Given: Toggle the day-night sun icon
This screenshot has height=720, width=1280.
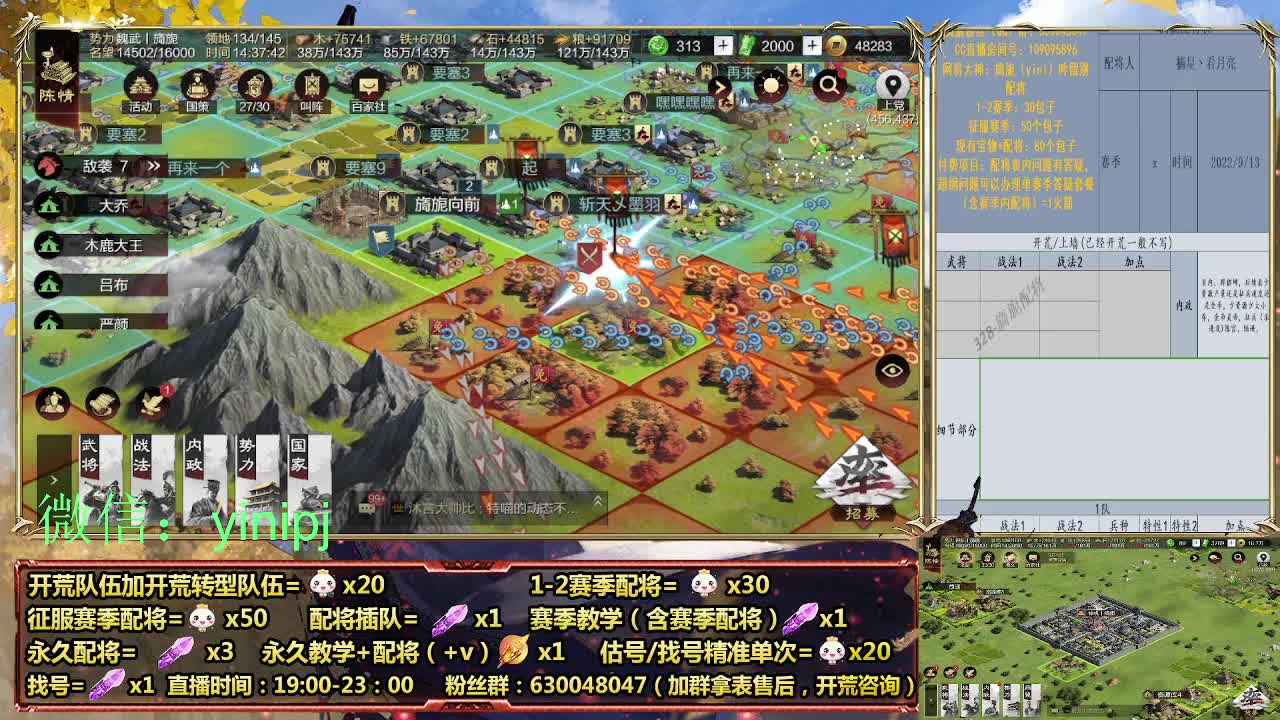Looking at the screenshot, I should pos(772,86).
